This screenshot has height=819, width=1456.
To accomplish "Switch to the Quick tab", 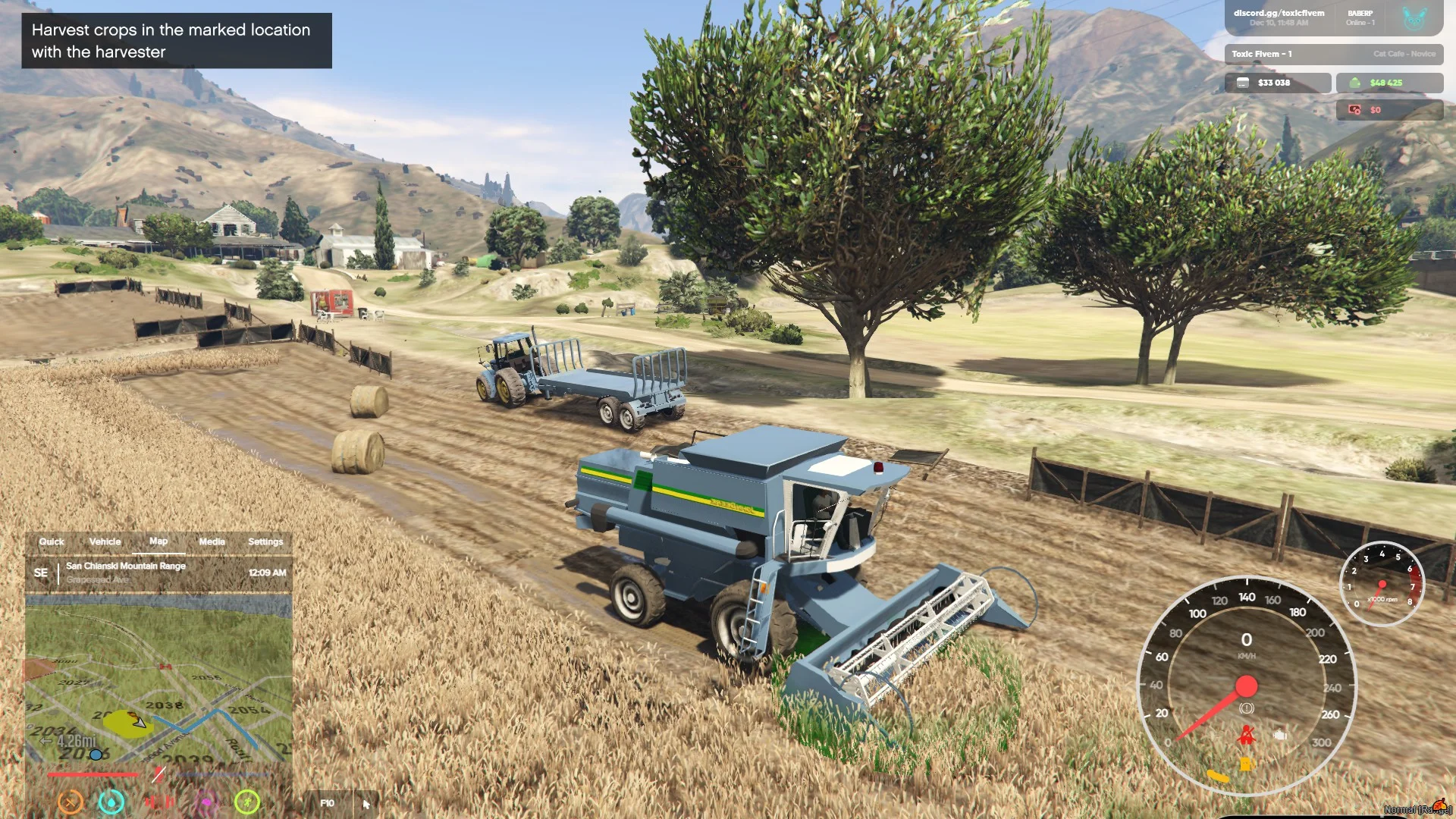I will coord(52,541).
